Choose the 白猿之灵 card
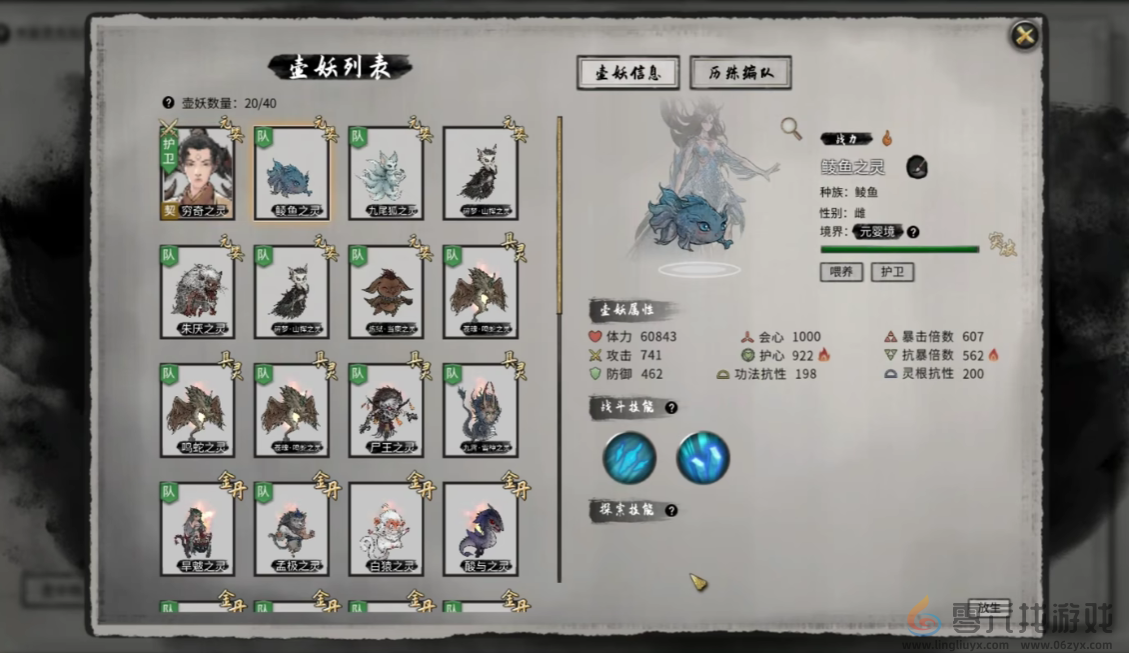 [386, 529]
